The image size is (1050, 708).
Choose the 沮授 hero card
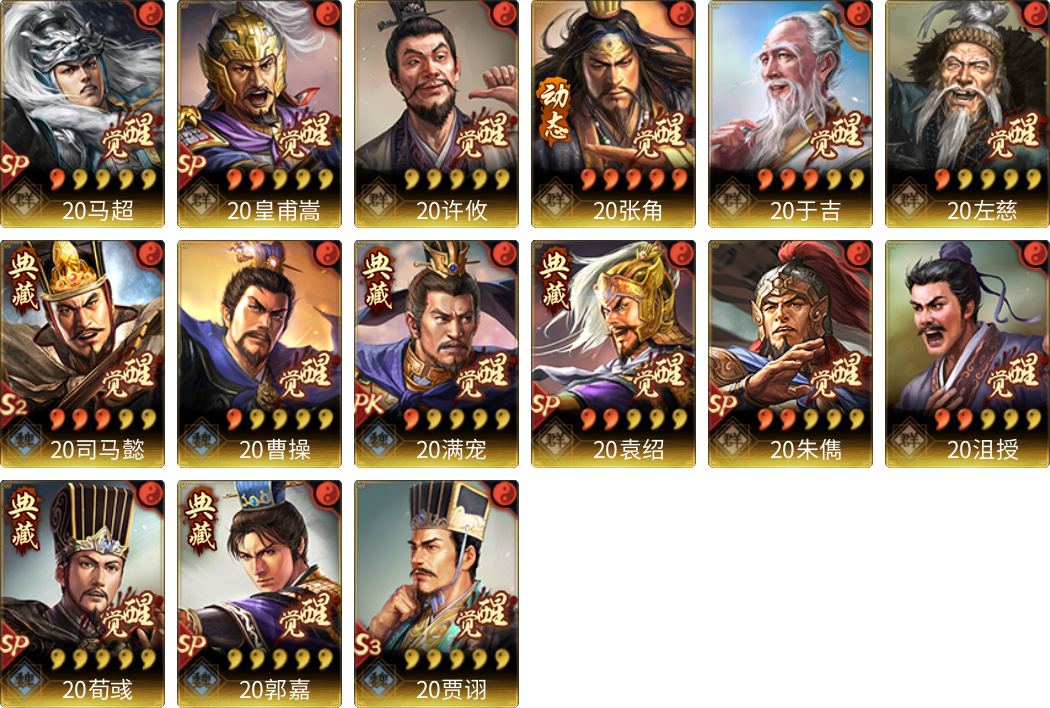click(x=967, y=353)
